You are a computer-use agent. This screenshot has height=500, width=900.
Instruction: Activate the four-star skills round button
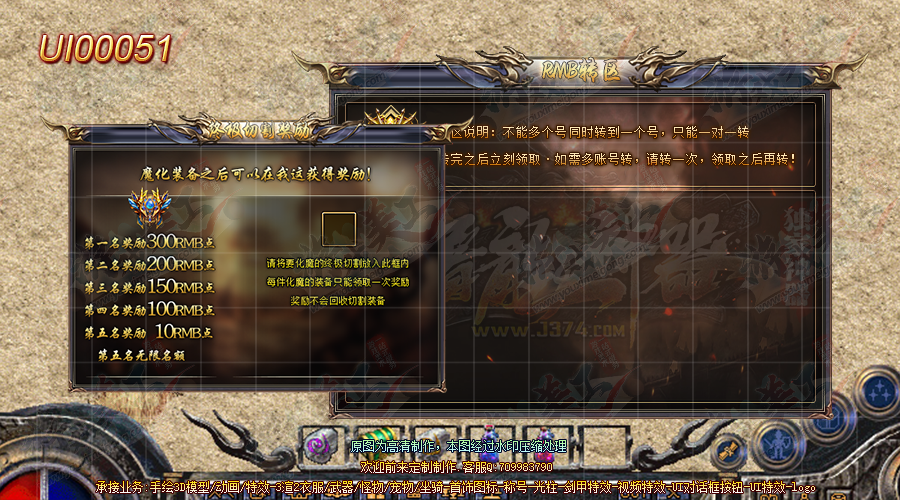tap(878, 391)
